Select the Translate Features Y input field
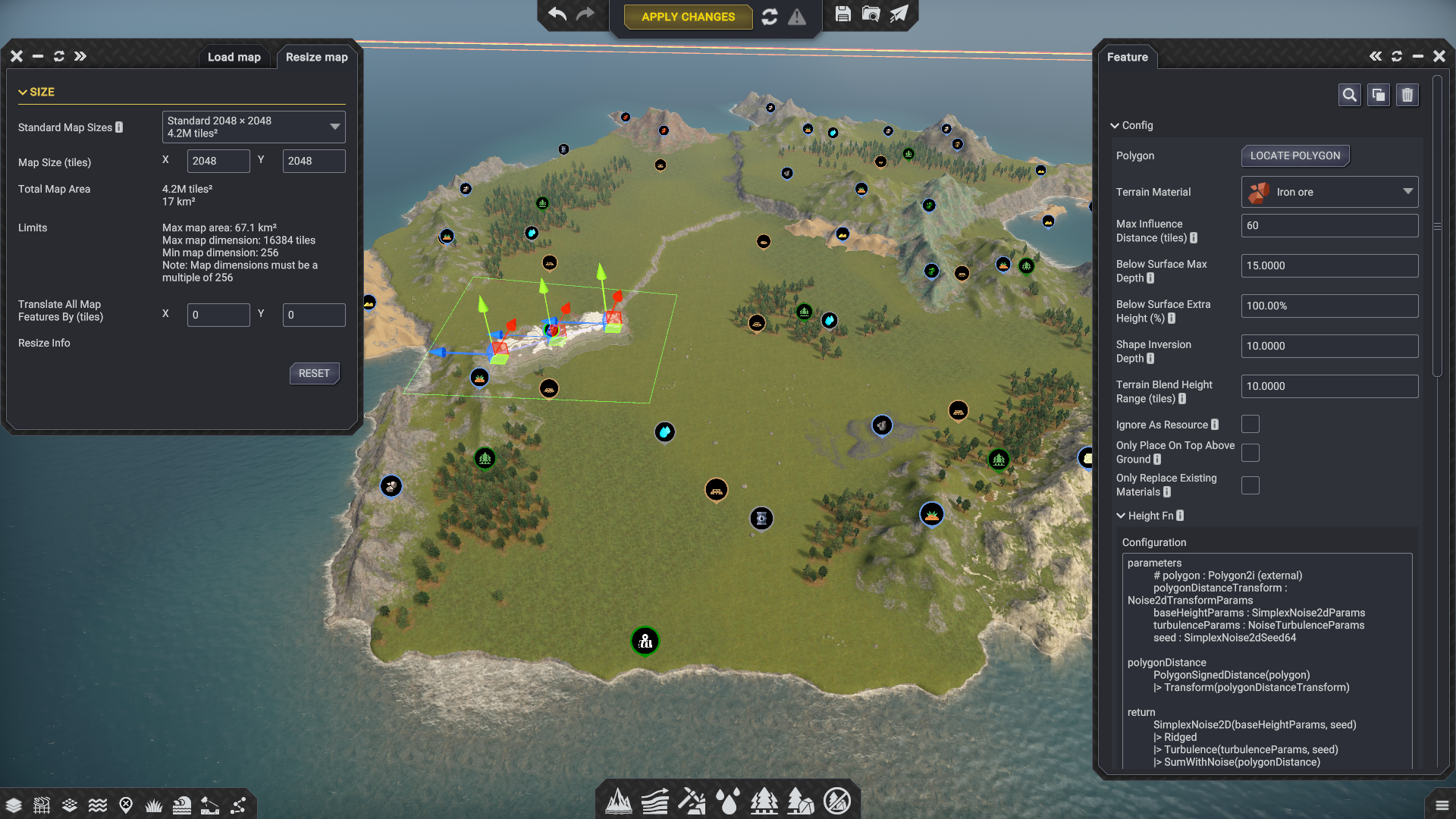1456x819 pixels. tap(313, 315)
